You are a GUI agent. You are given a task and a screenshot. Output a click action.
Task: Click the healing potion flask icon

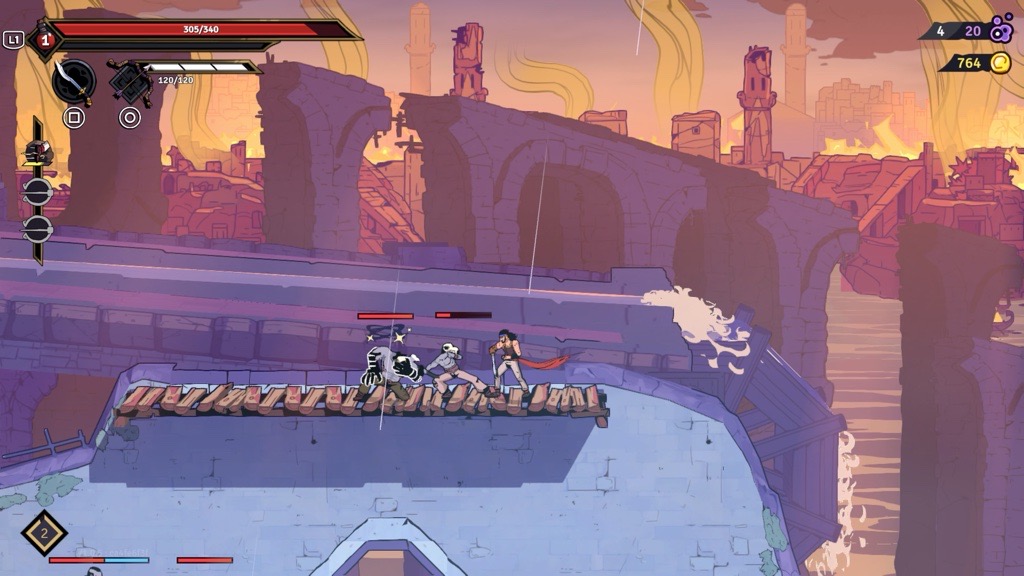(x=44, y=40)
